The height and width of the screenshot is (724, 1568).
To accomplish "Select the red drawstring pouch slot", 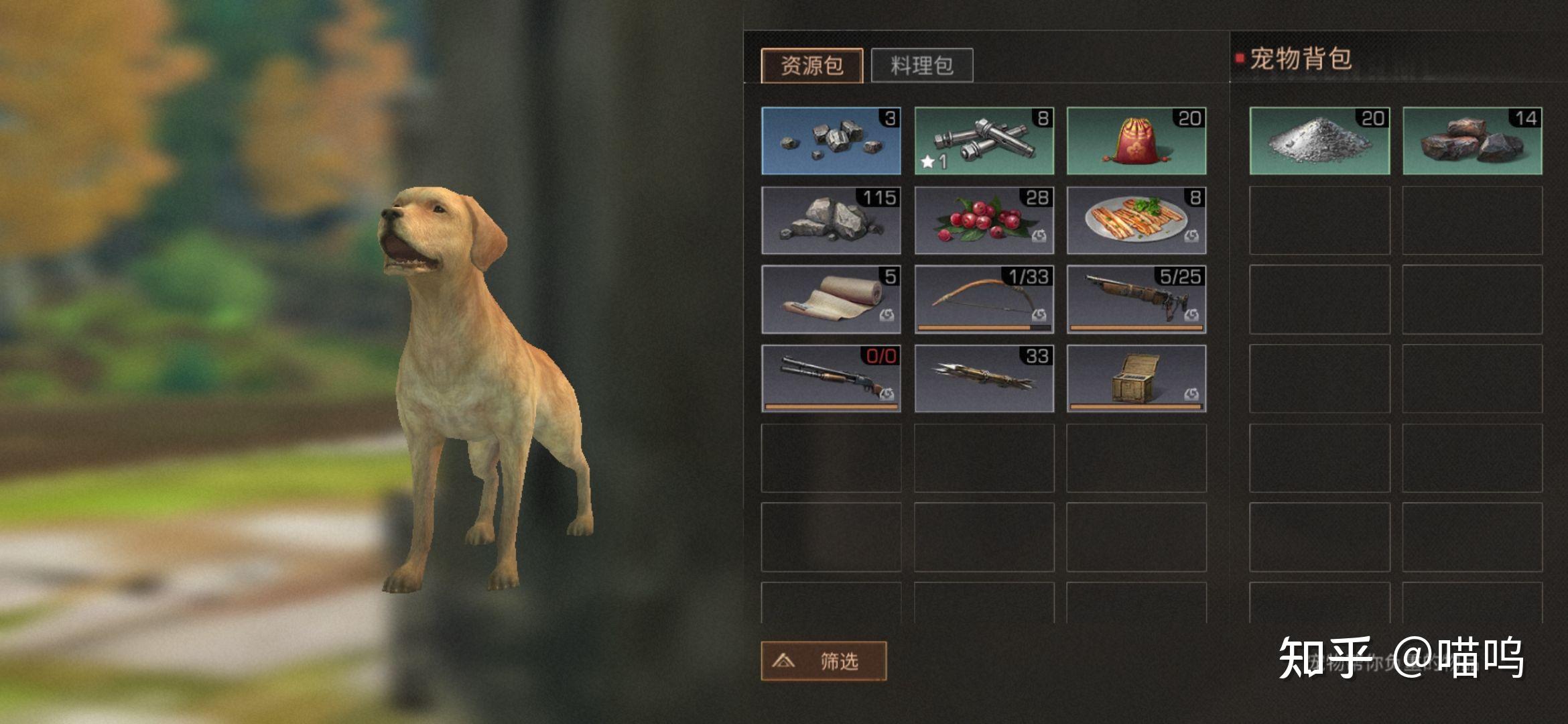I will [x=1136, y=141].
